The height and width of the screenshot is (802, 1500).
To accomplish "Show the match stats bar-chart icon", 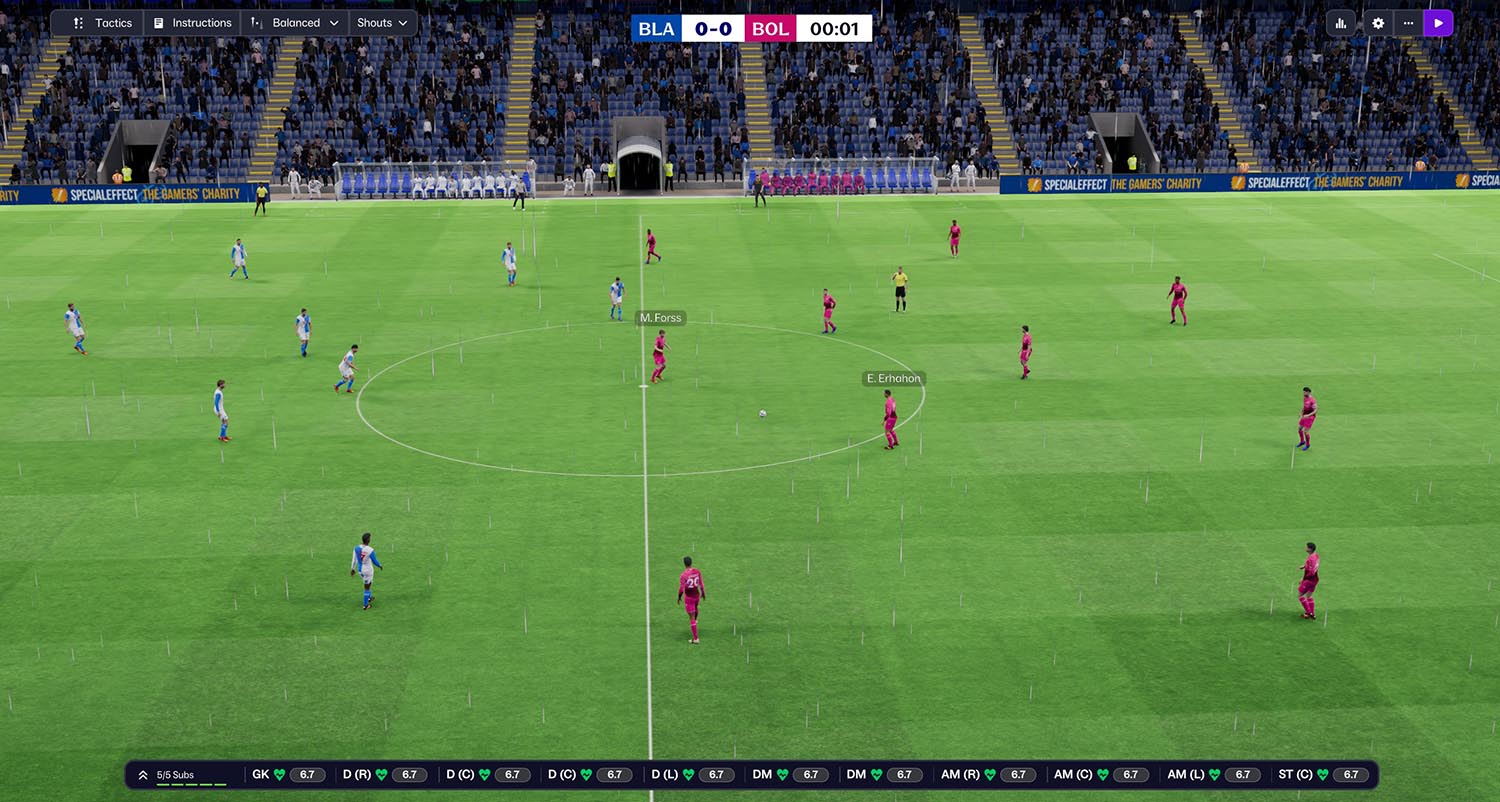I will point(1341,23).
